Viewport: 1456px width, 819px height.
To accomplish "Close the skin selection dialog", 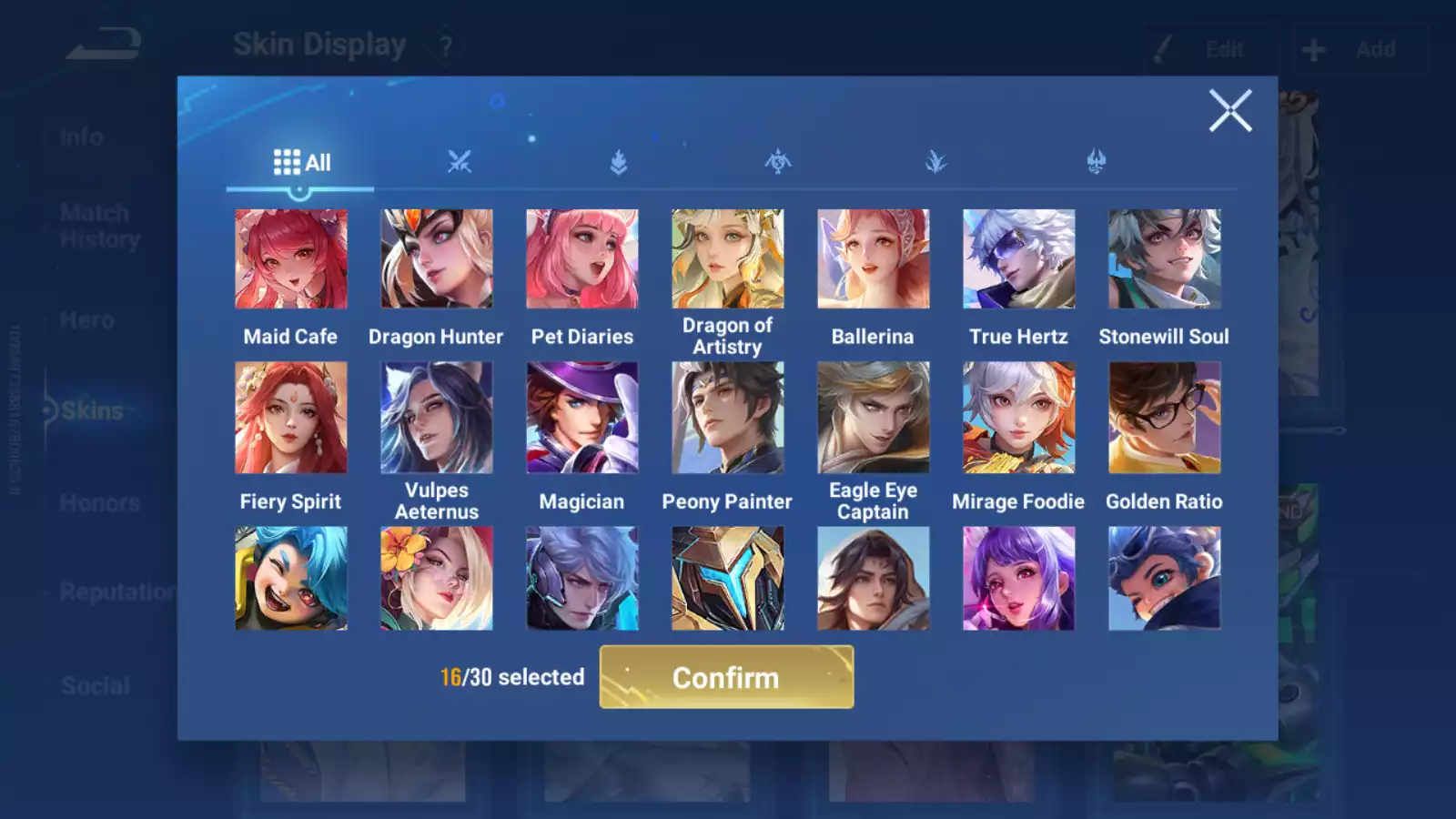I will tap(1230, 110).
